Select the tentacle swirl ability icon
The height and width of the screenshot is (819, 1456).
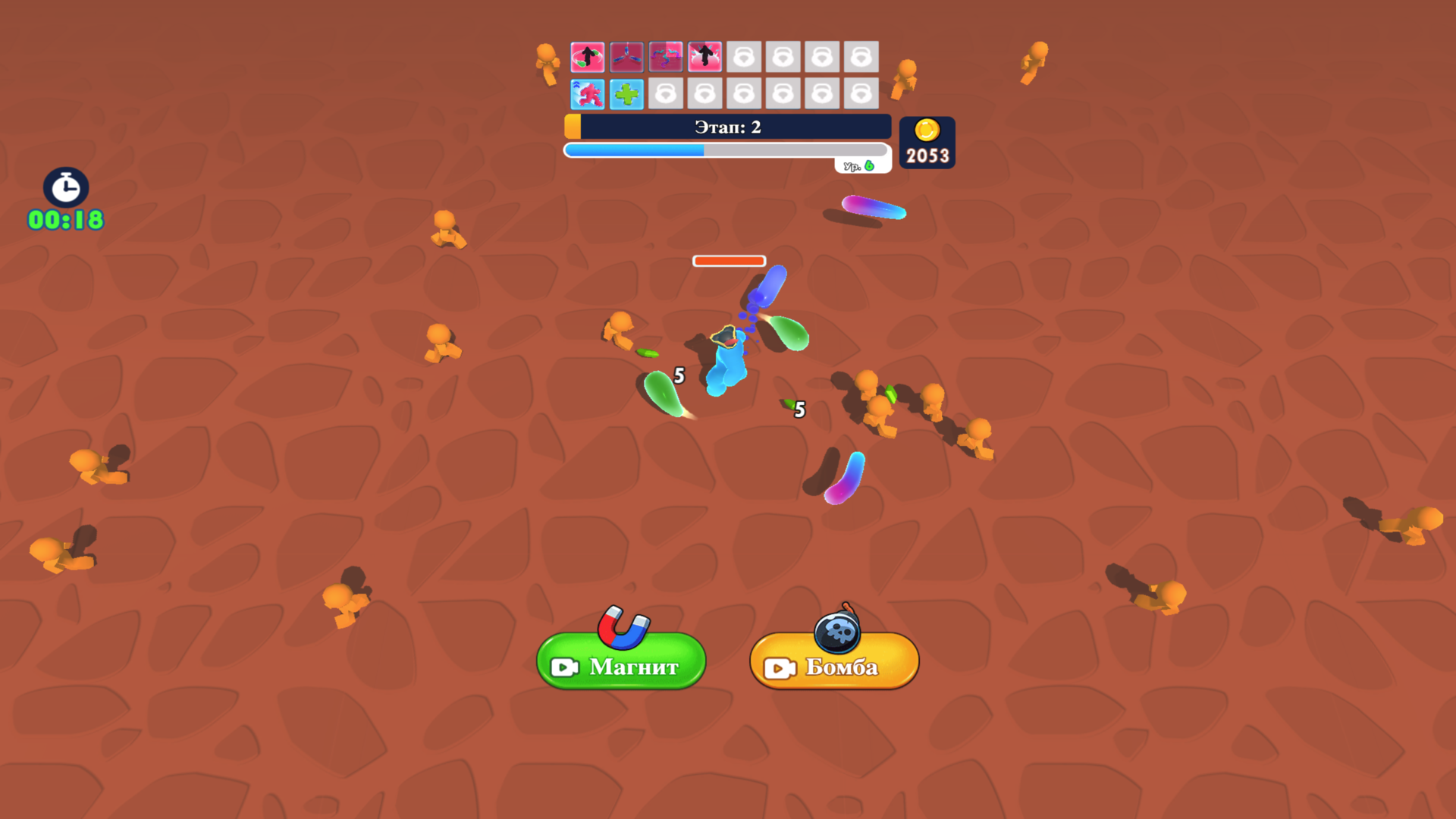coord(665,57)
